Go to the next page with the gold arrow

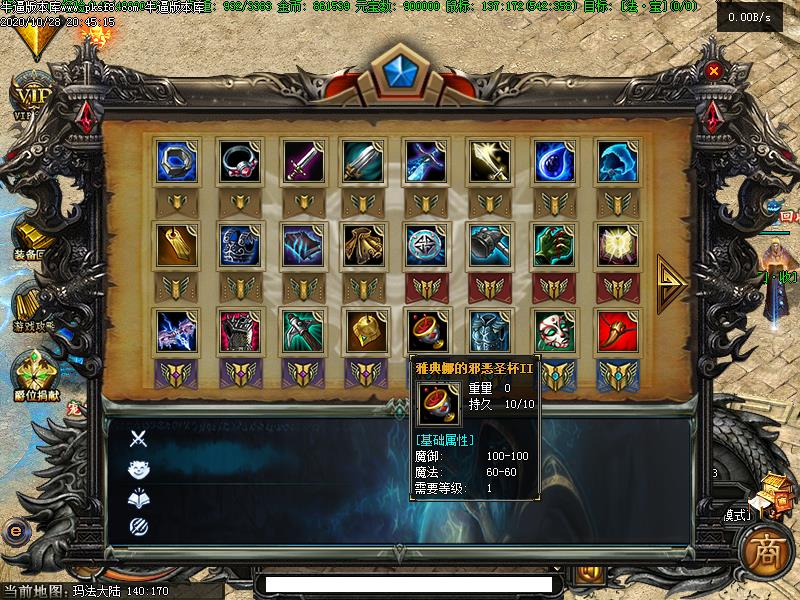click(670, 283)
